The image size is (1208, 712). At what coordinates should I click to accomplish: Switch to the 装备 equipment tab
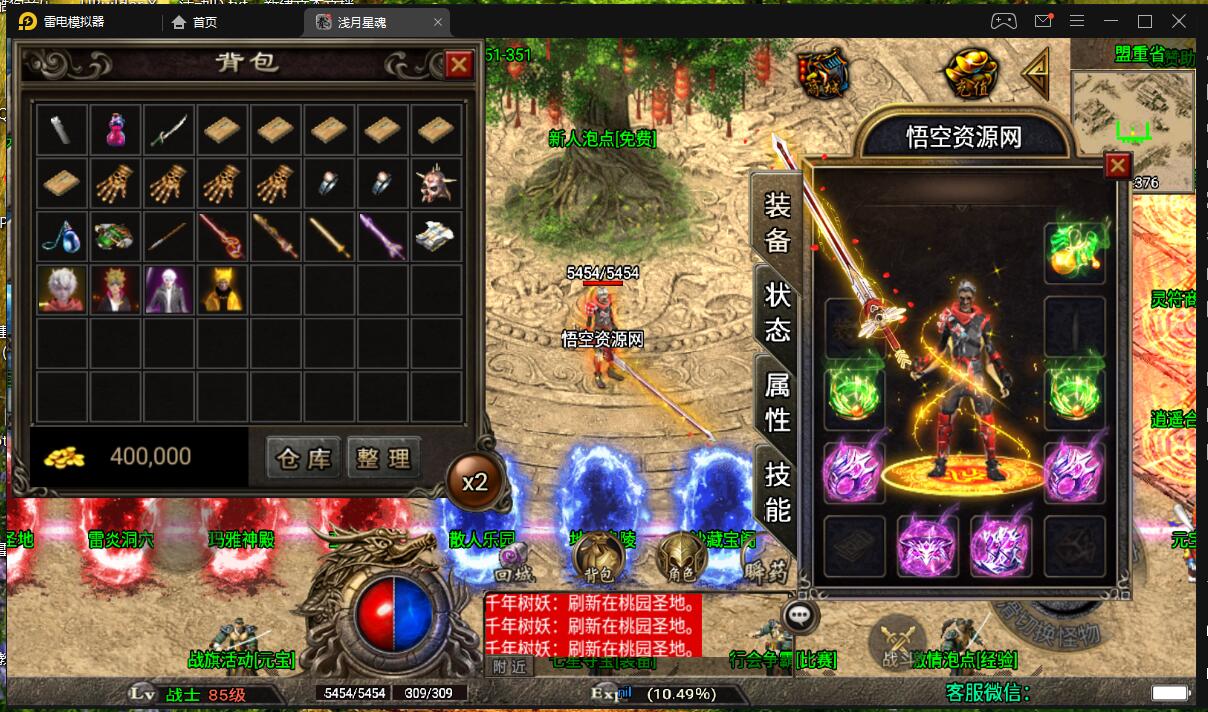click(777, 222)
